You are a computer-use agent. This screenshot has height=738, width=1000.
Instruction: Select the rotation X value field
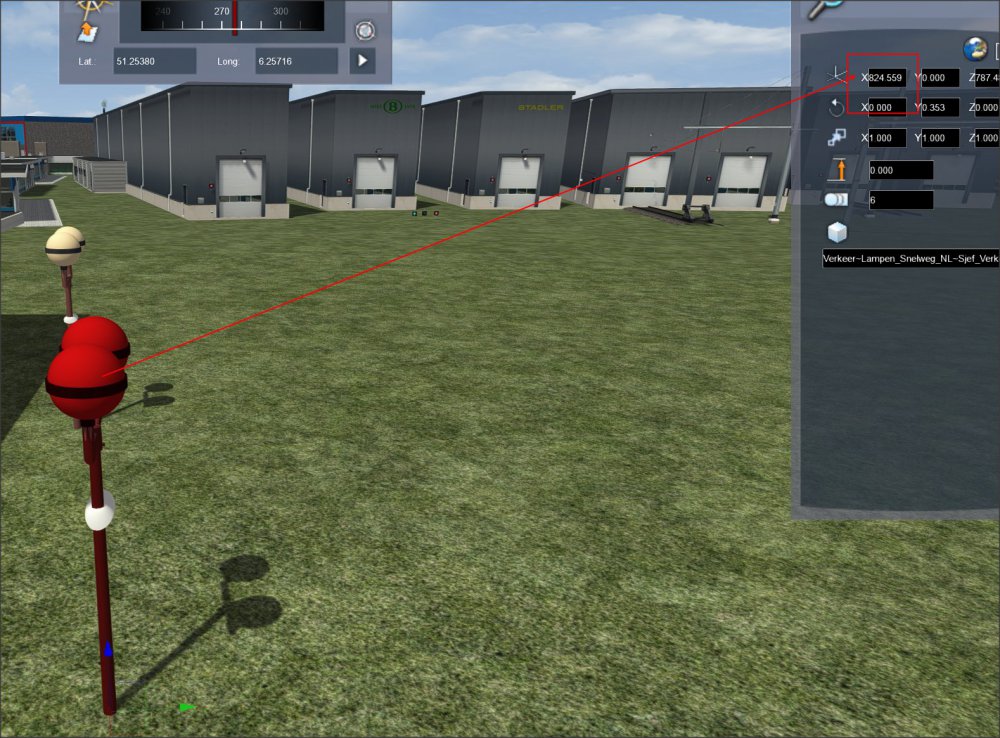(887, 107)
